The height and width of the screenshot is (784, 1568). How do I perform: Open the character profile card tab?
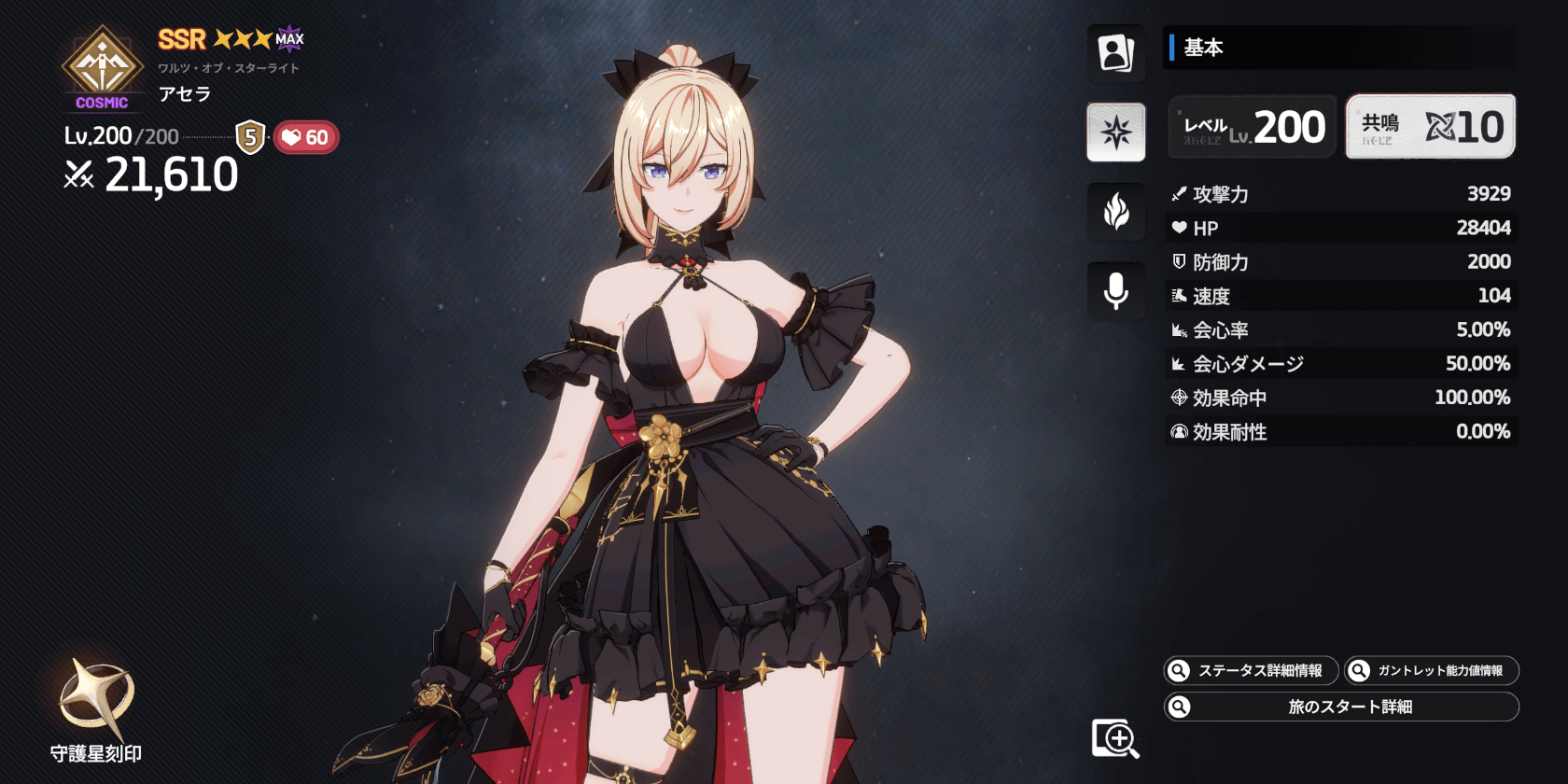click(1115, 52)
